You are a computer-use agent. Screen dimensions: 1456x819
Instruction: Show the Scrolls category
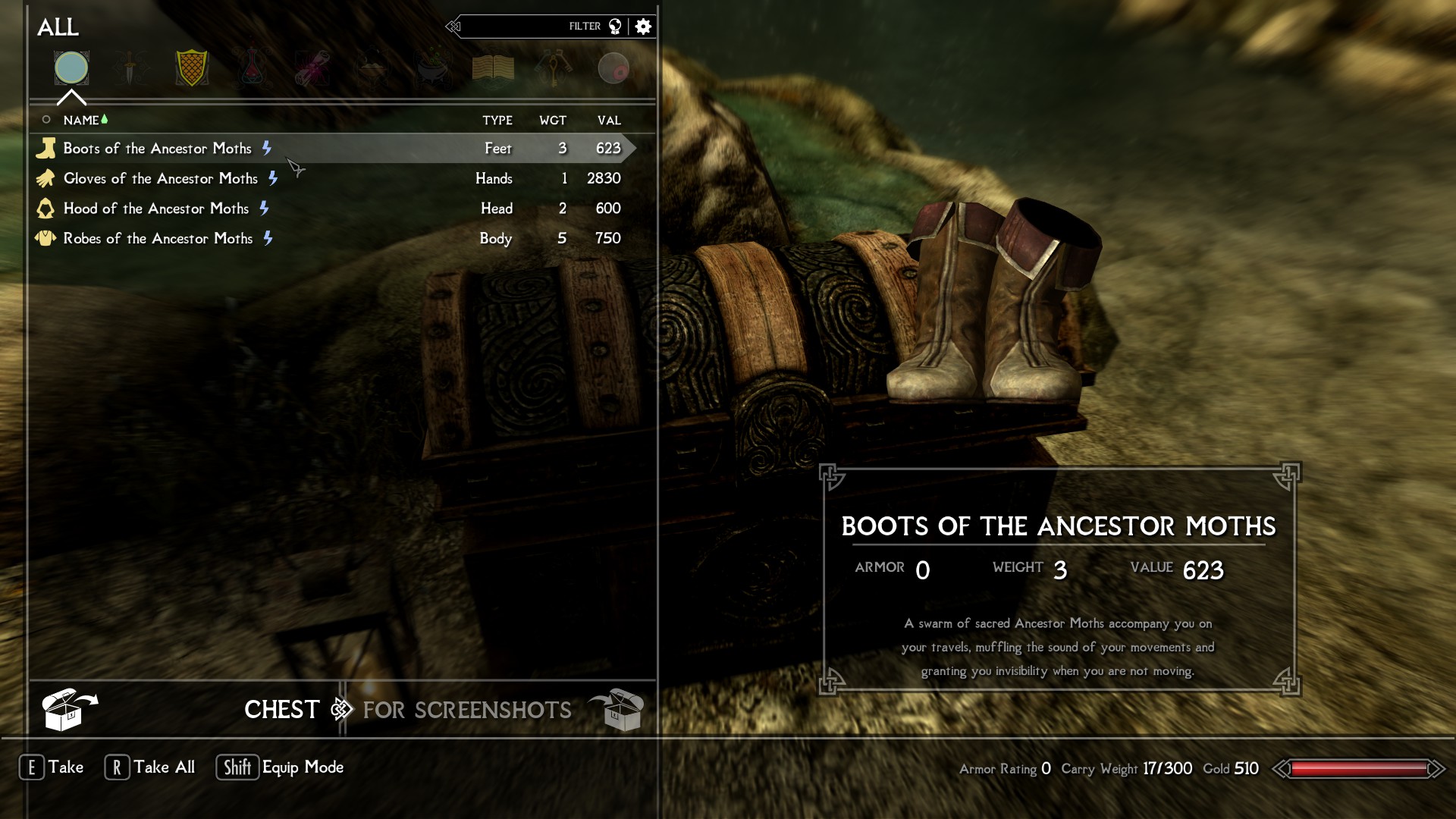pyautogui.click(x=312, y=68)
